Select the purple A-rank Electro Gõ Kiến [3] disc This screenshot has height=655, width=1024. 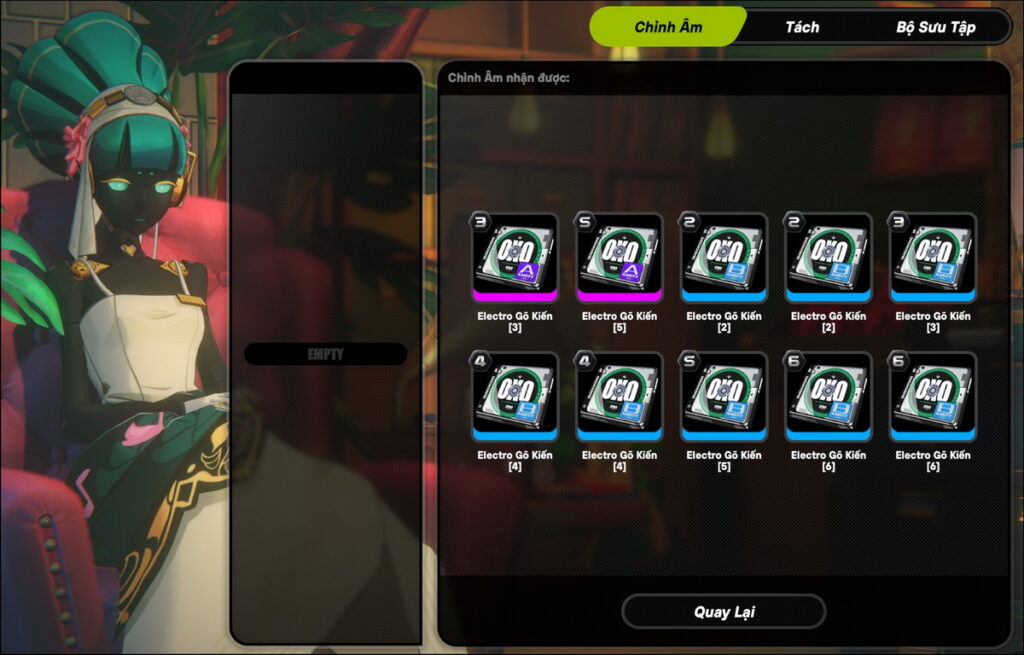515,256
